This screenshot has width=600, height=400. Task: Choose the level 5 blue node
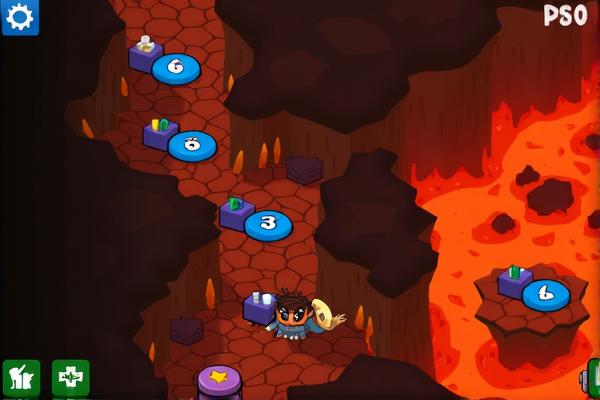[192, 146]
